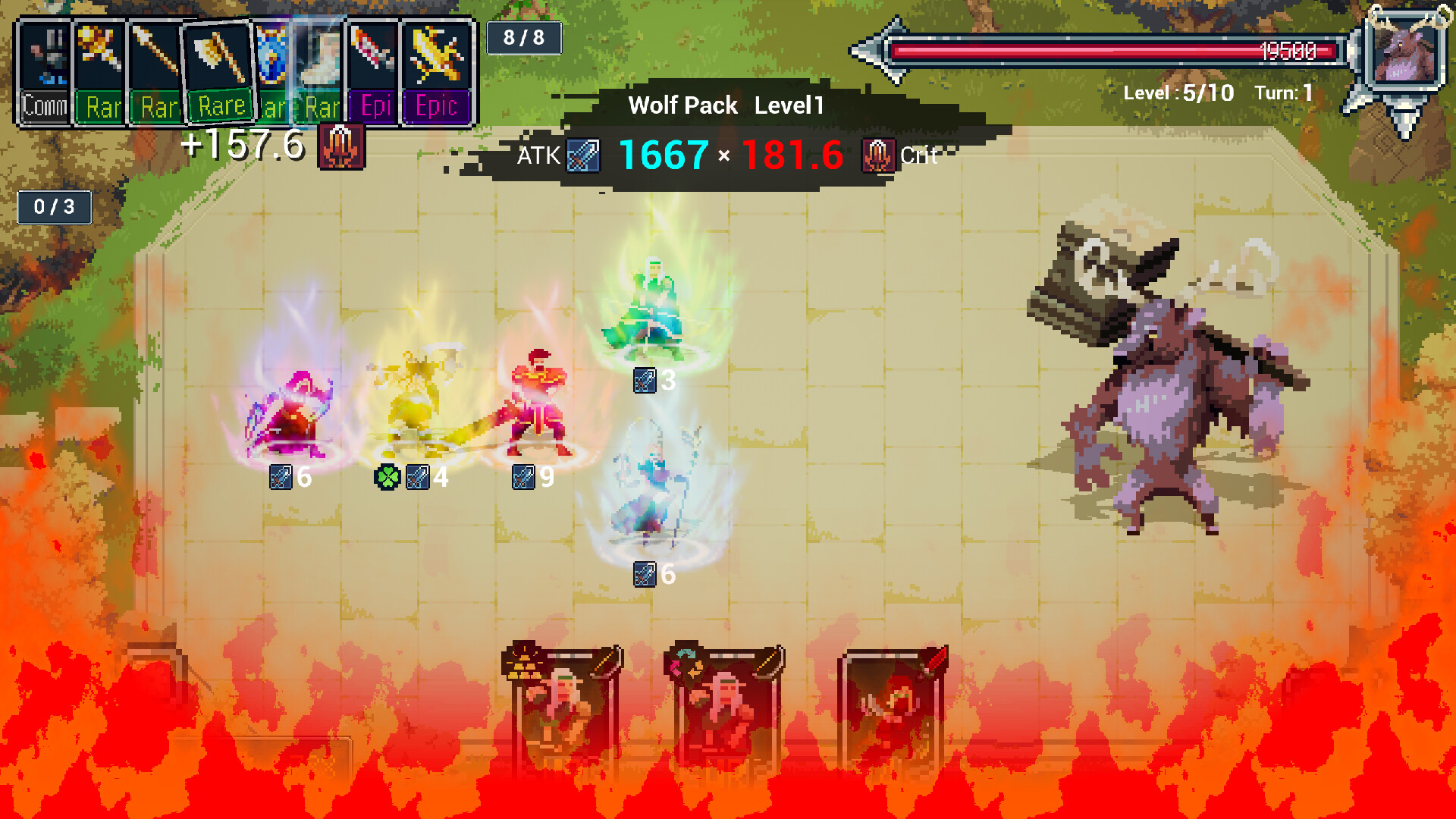Choose the Epic dagger card

coord(375,68)
